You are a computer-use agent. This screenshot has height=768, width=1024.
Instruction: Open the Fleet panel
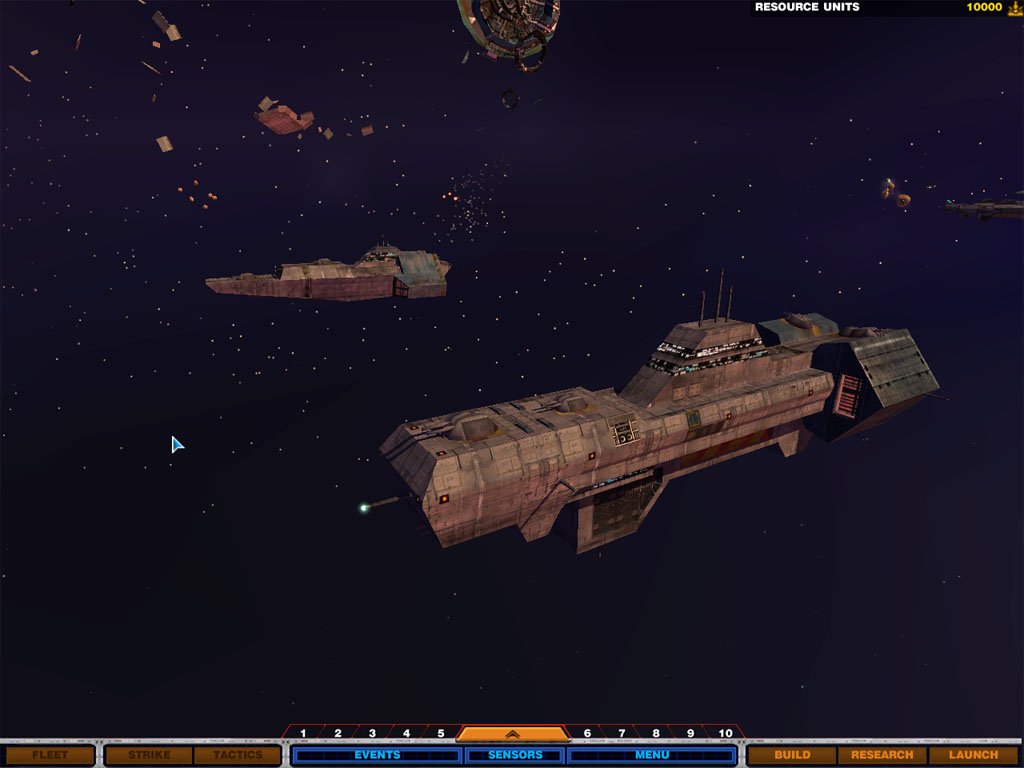tap(50, 755)
